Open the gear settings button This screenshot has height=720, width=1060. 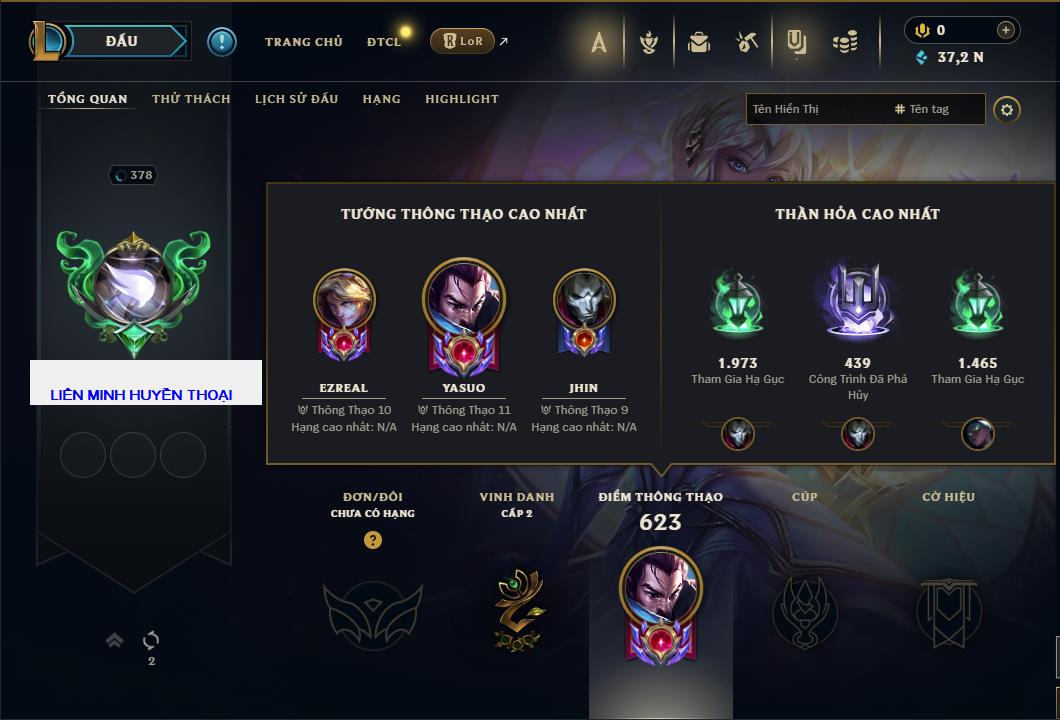(x=1007, y=109)
